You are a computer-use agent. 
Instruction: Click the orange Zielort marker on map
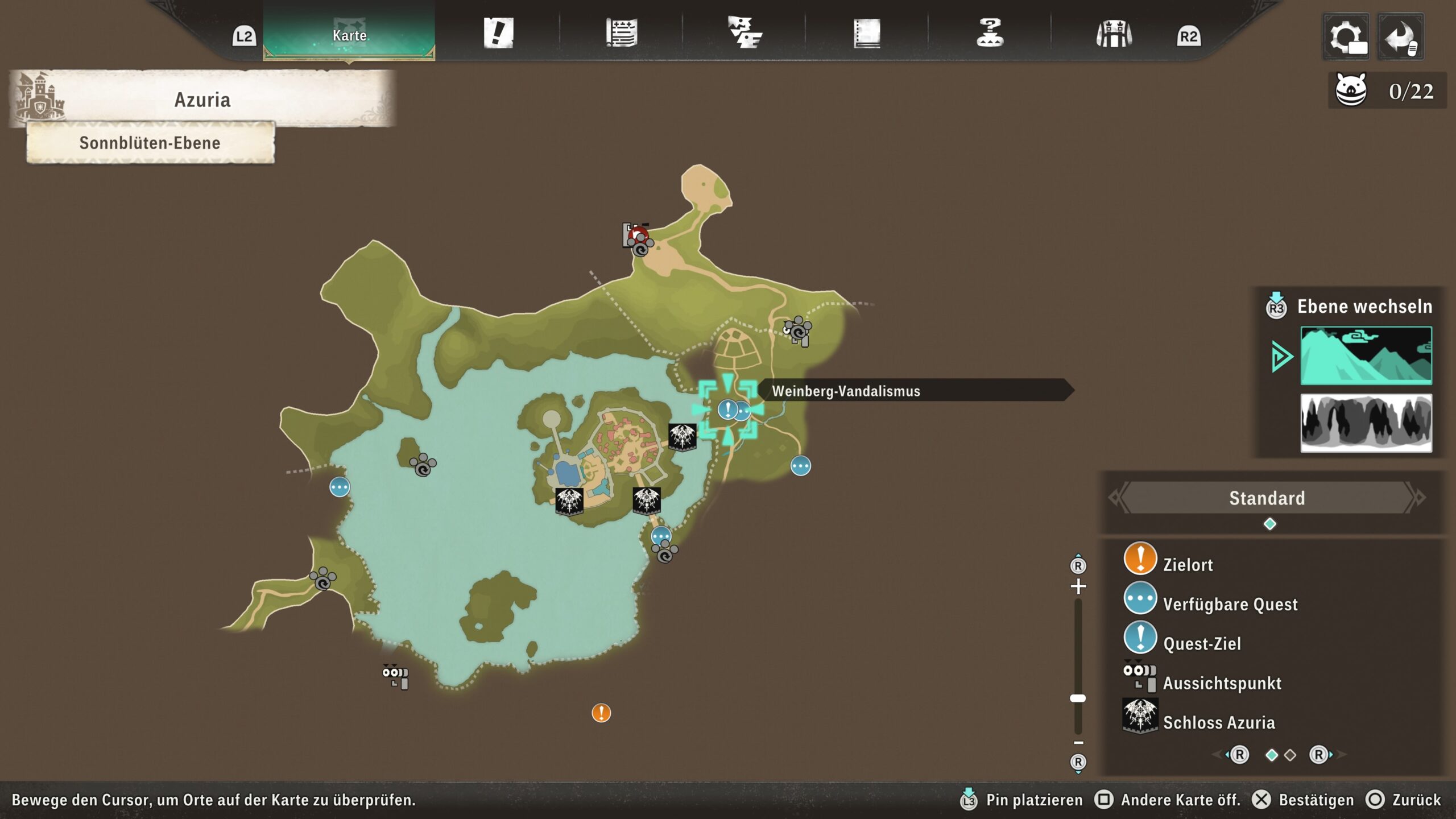601,713
